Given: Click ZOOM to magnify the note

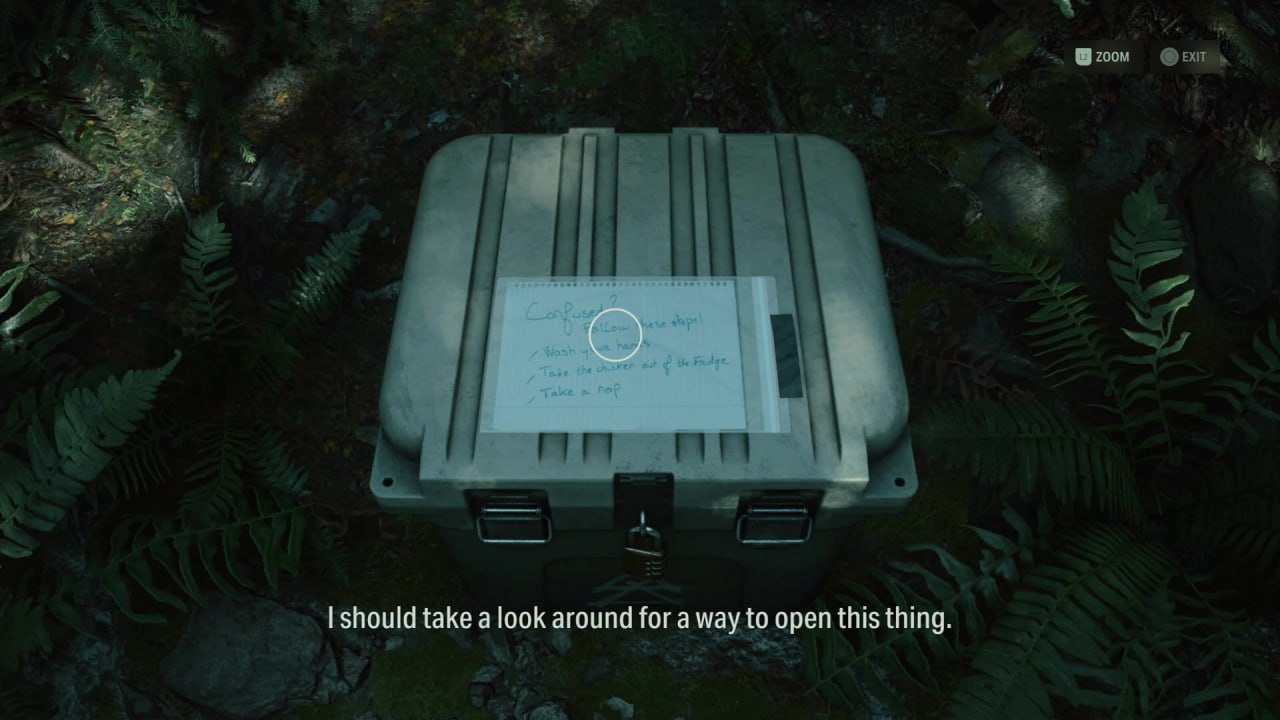Looking at the screenshot, I should pyautogui.click(x=1113, y=57).
